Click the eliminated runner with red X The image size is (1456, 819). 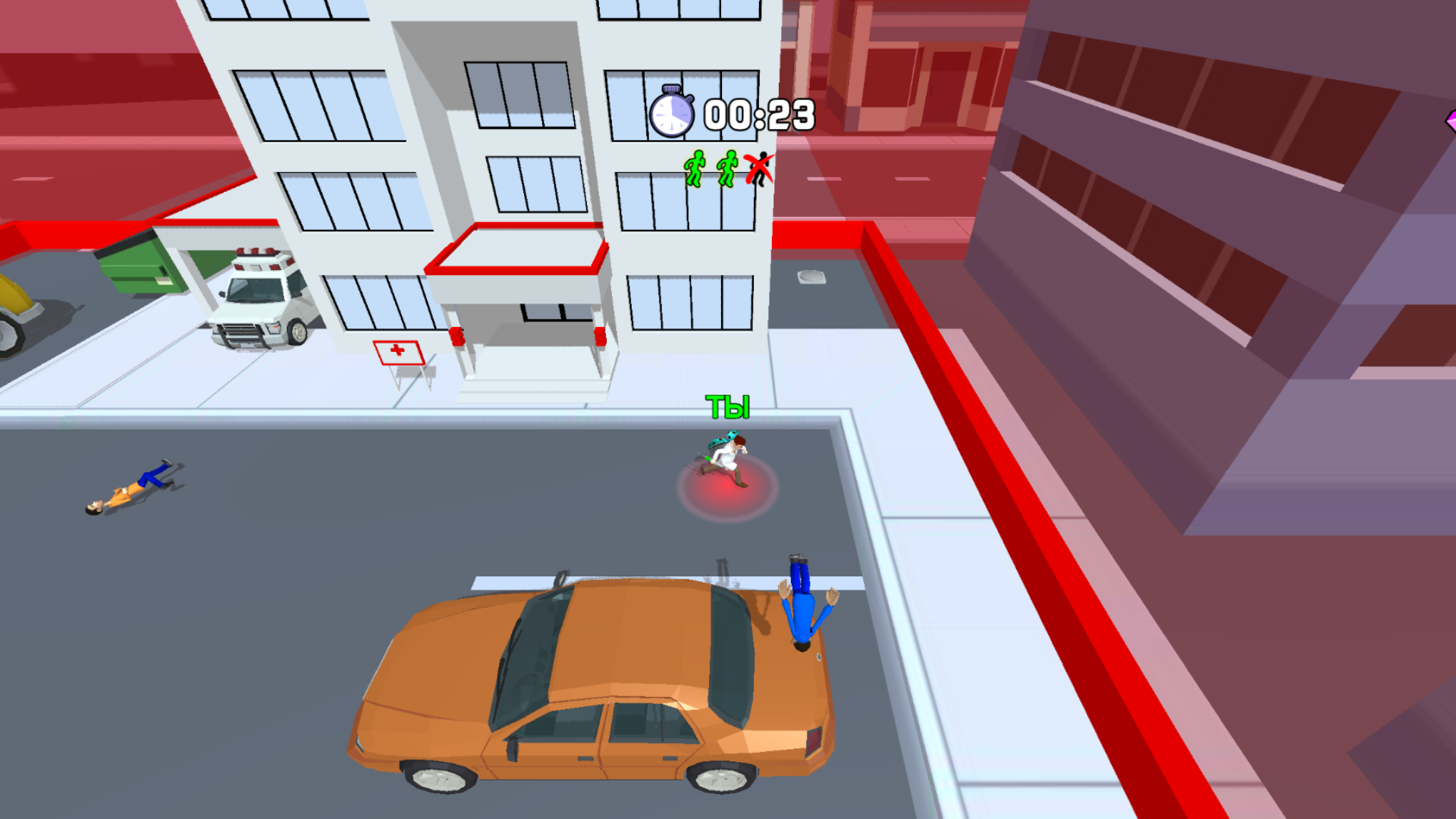tap(758, 168)
